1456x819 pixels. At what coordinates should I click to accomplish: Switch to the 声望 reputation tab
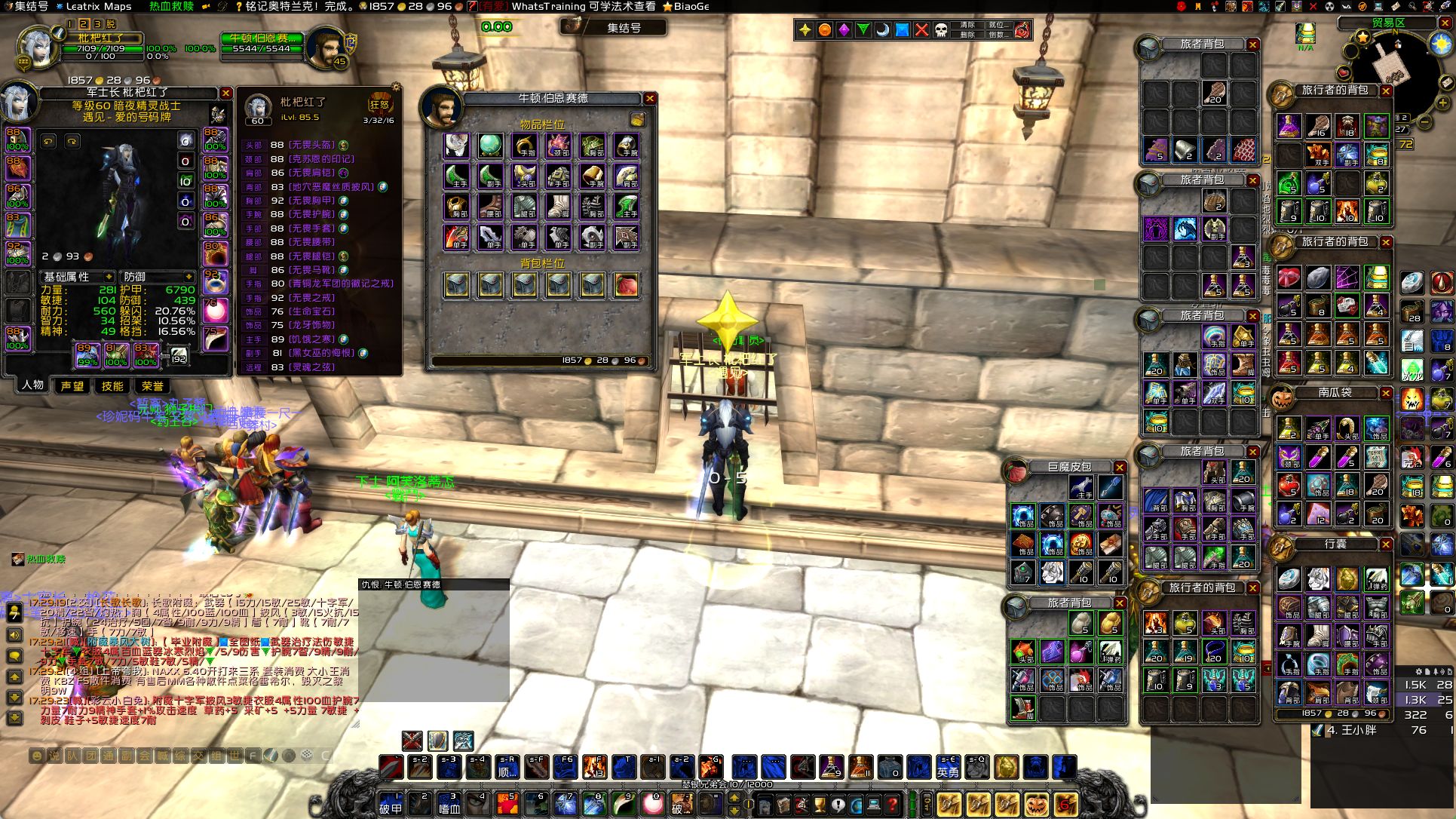click(72, 386)
